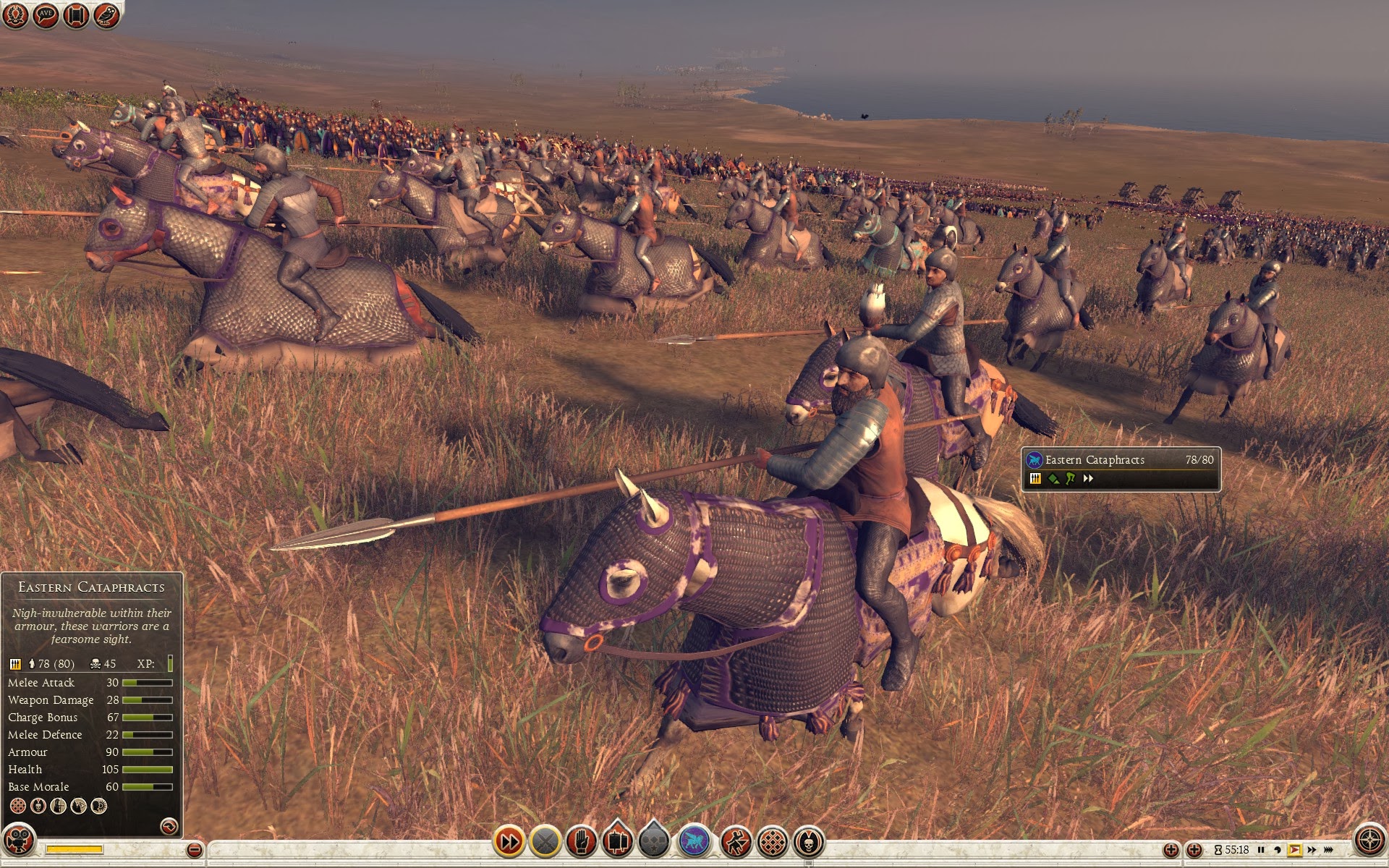Activate the diamond grid formation ability

point(772,841)
